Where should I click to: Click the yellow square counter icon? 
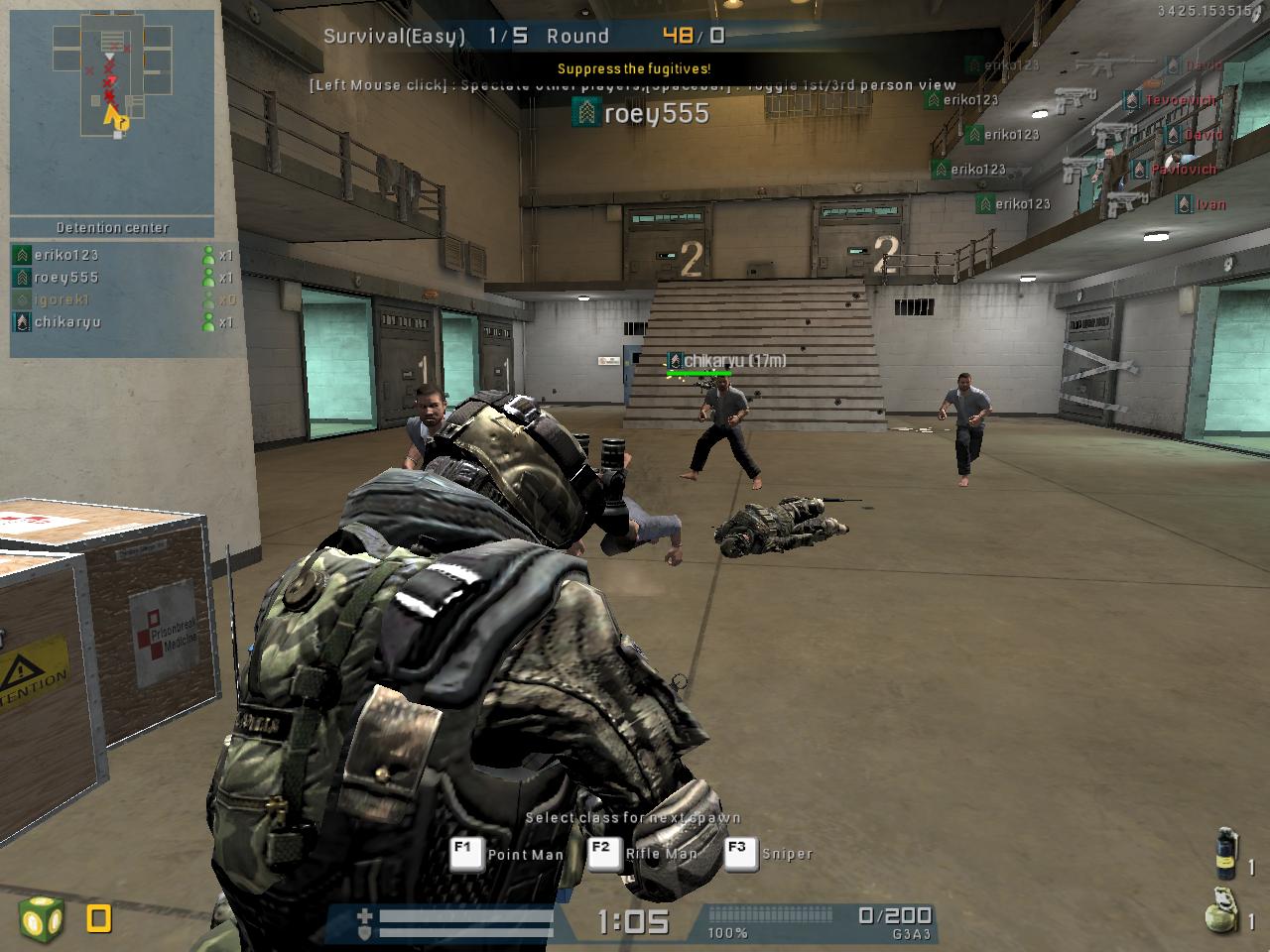point(98,919)
